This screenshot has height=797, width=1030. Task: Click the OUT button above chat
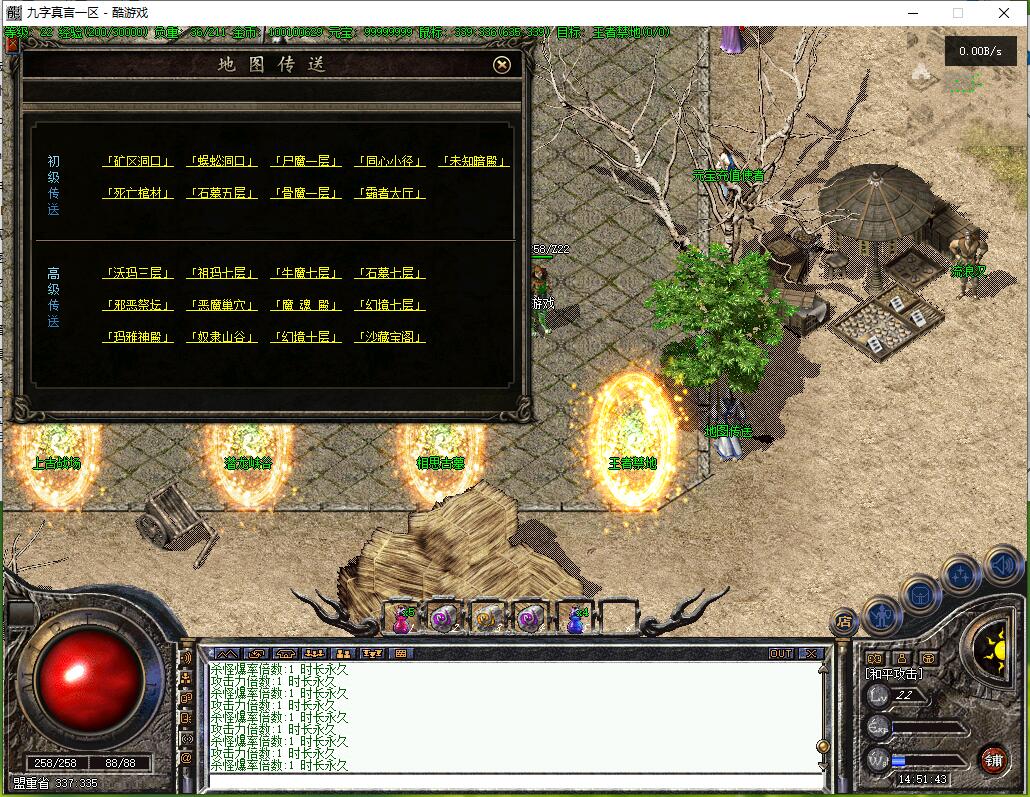pos(781,653)
